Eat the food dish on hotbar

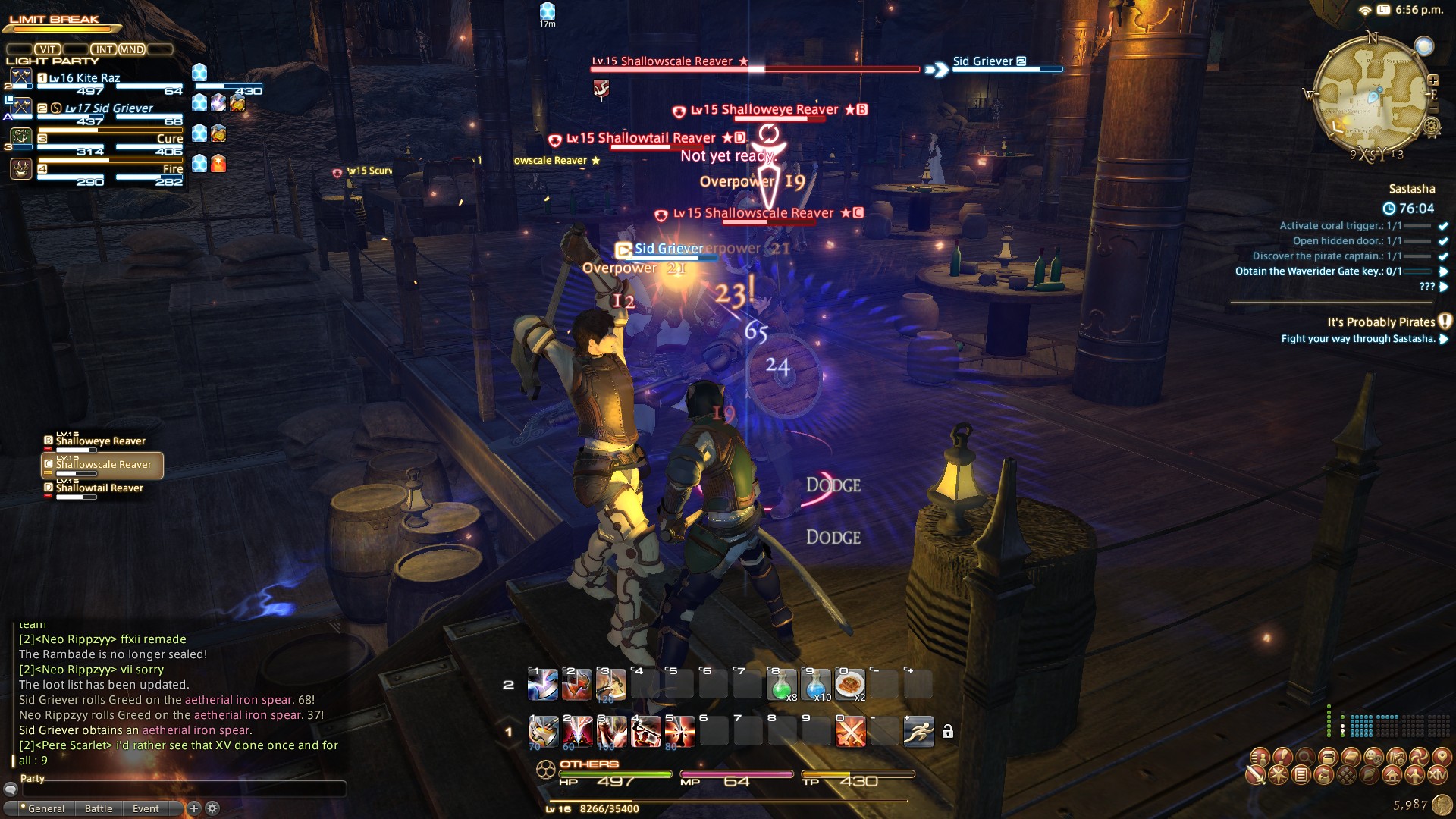[850, 685]
